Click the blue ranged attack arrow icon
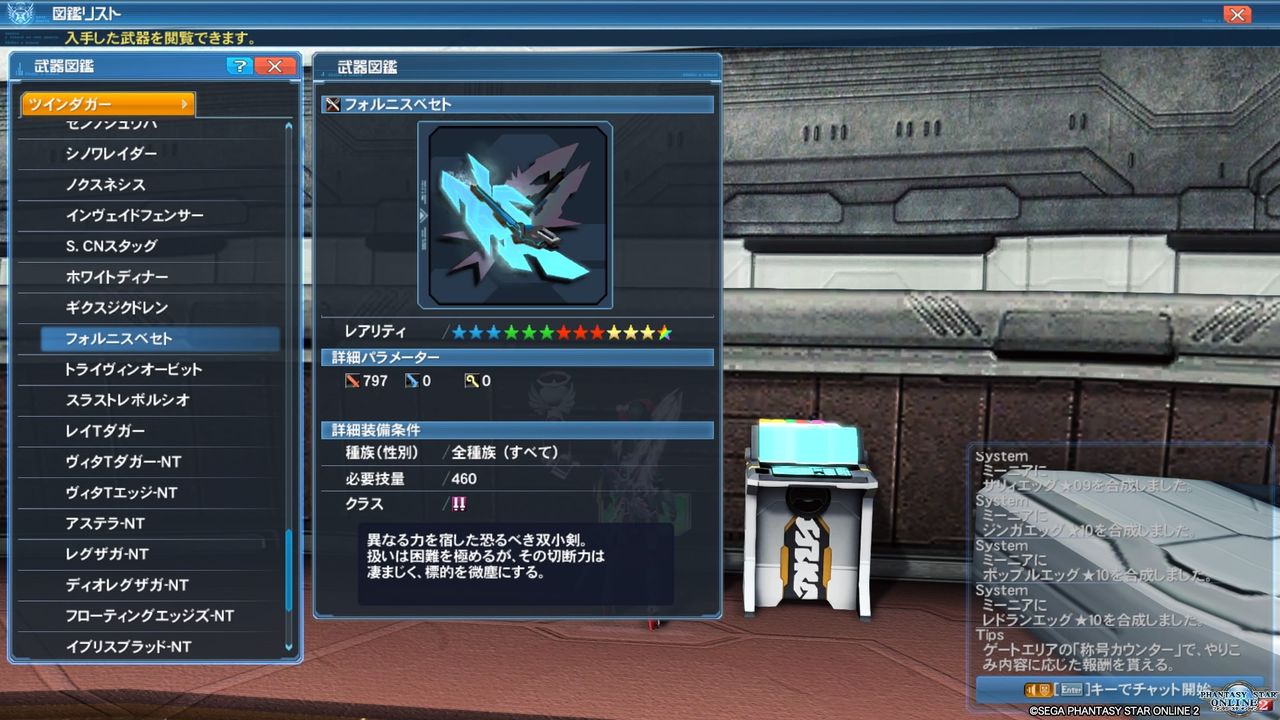This screenshot has width=1280, height=720. coord(412,380)
